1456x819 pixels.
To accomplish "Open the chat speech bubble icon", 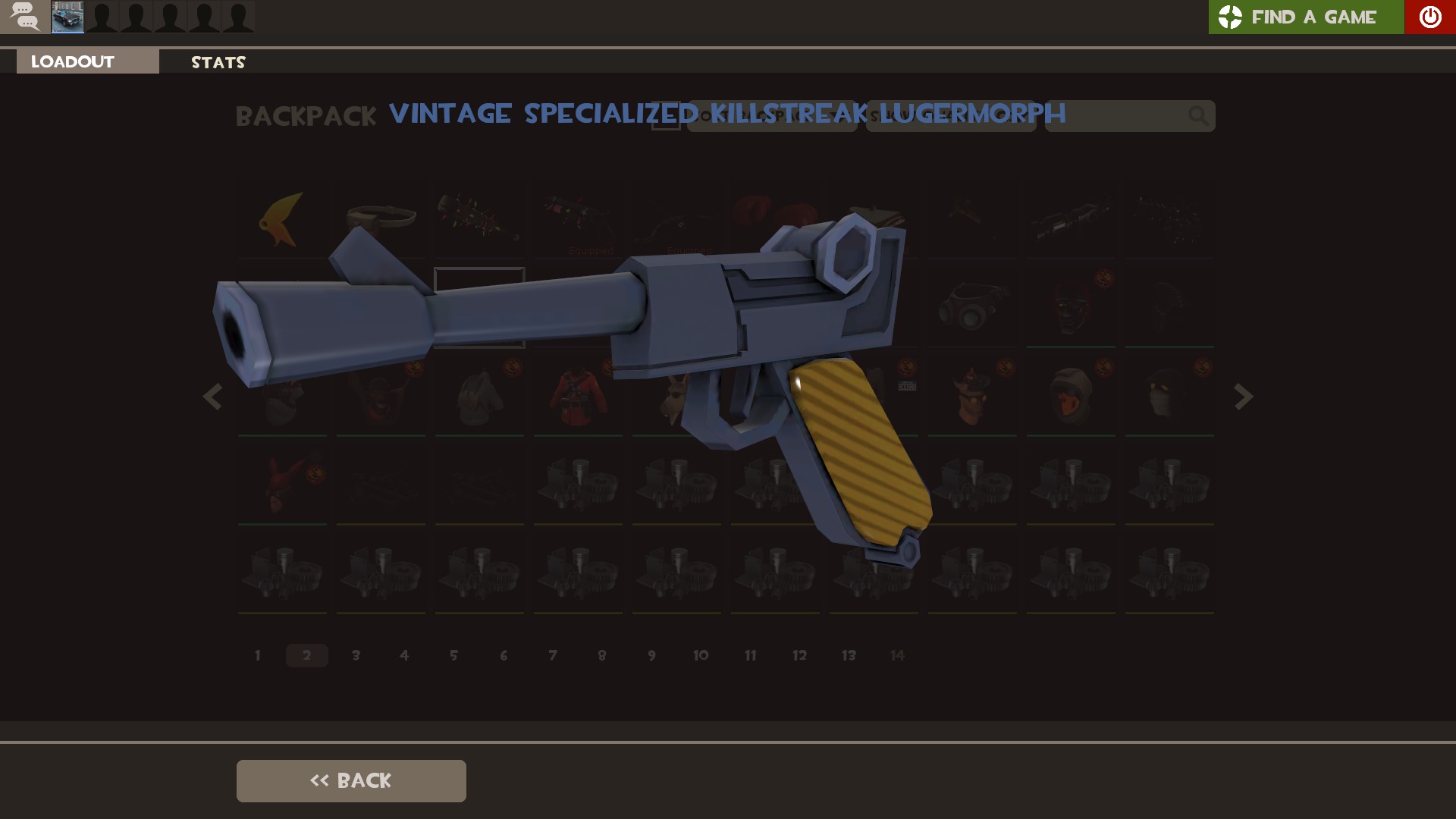I will point(25,17).
